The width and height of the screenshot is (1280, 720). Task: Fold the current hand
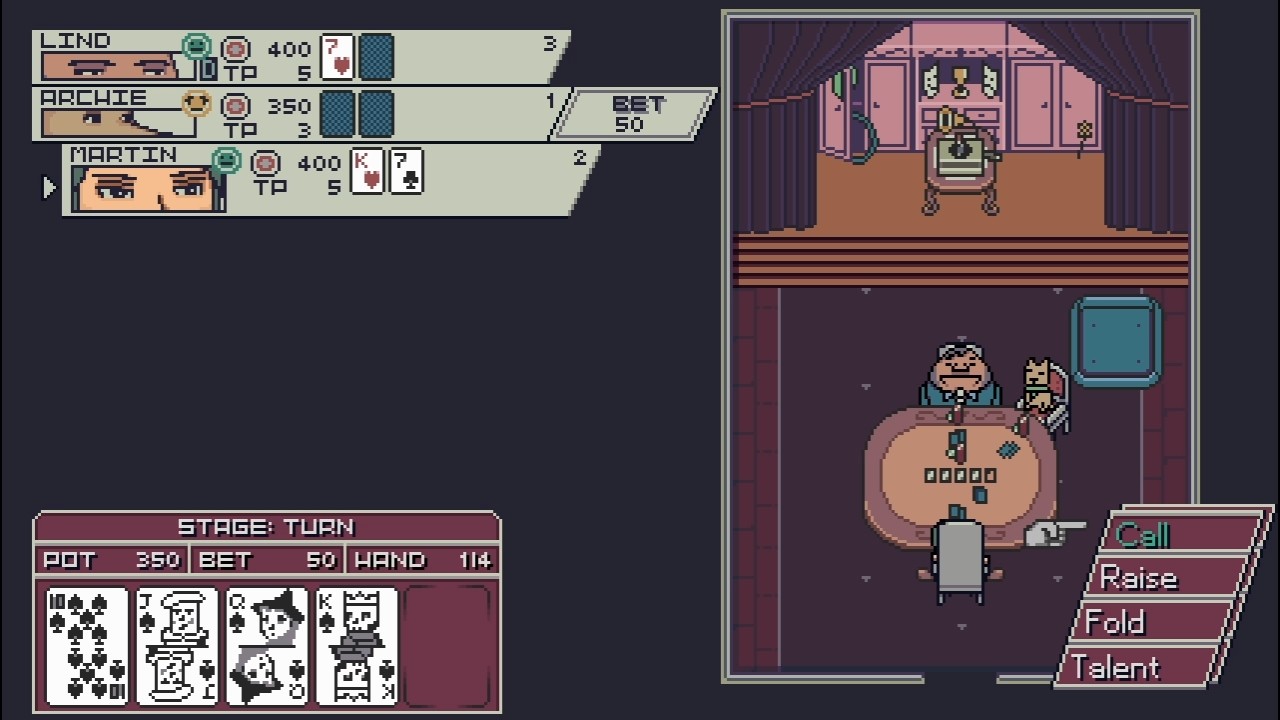tap(1115, 623)
